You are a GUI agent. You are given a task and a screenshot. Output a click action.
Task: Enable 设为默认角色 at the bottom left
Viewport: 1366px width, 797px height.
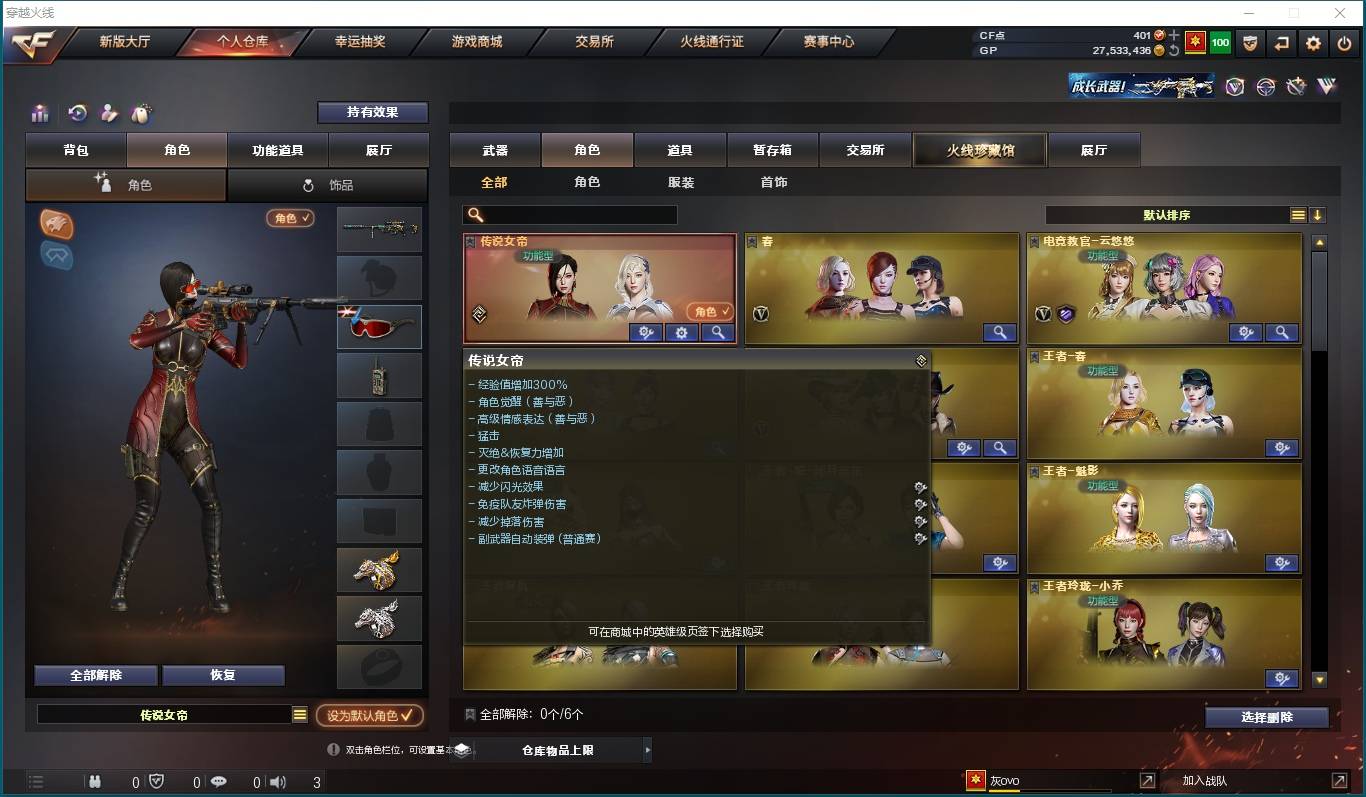click(x=369, y=715)
